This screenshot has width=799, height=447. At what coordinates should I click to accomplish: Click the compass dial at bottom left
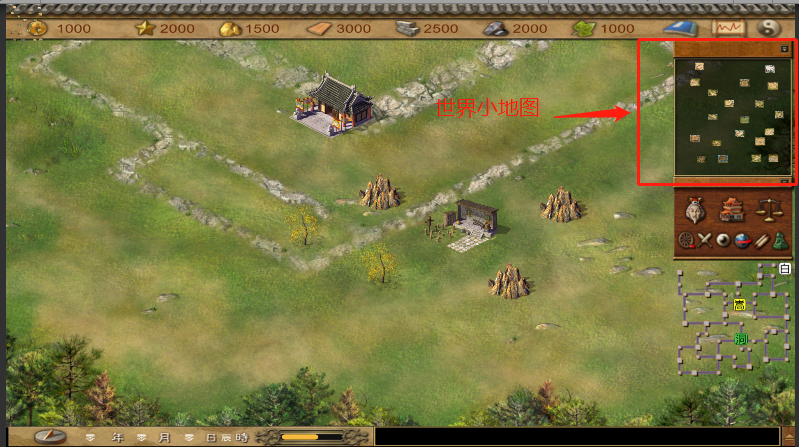(x=51, y=437)
